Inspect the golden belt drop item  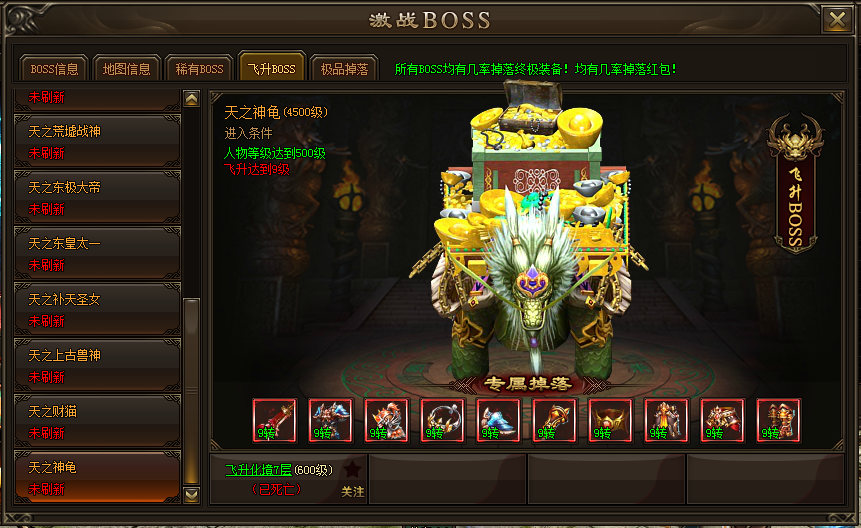[x=611, y=421]
